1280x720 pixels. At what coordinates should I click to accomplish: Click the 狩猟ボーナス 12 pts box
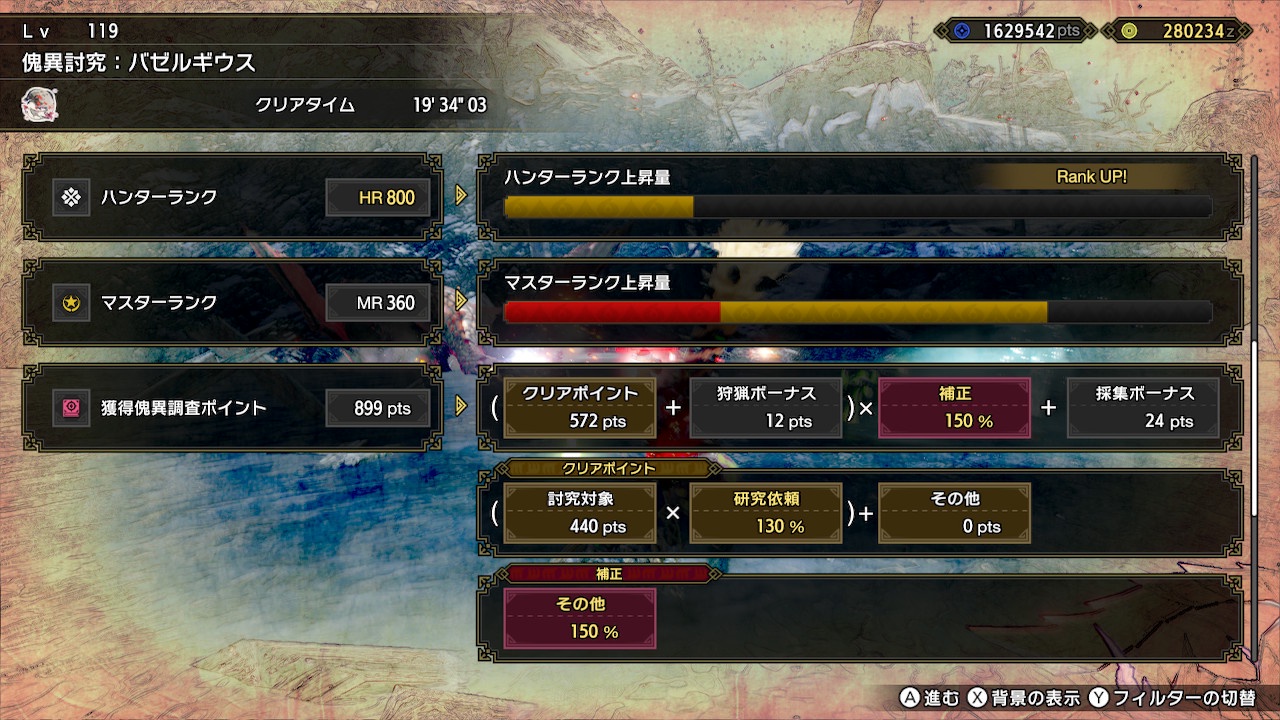coord(766,407)
